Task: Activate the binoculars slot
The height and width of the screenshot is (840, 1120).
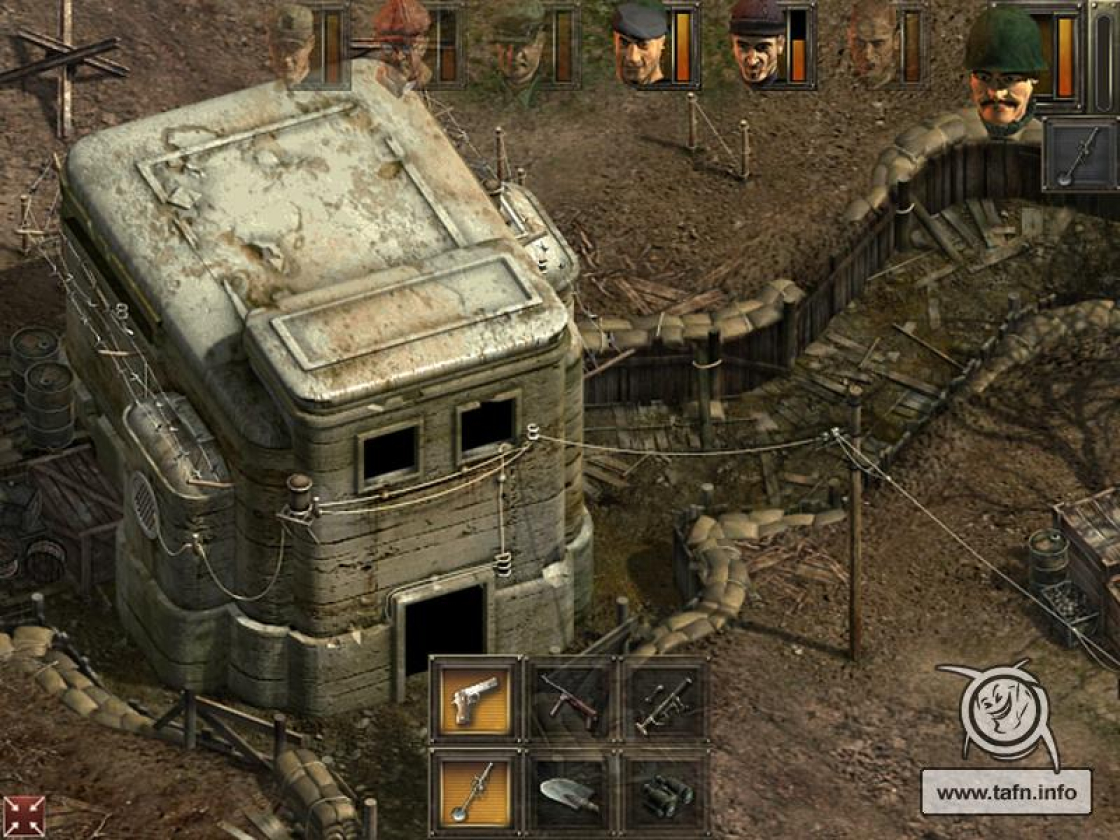Action: 664,791
